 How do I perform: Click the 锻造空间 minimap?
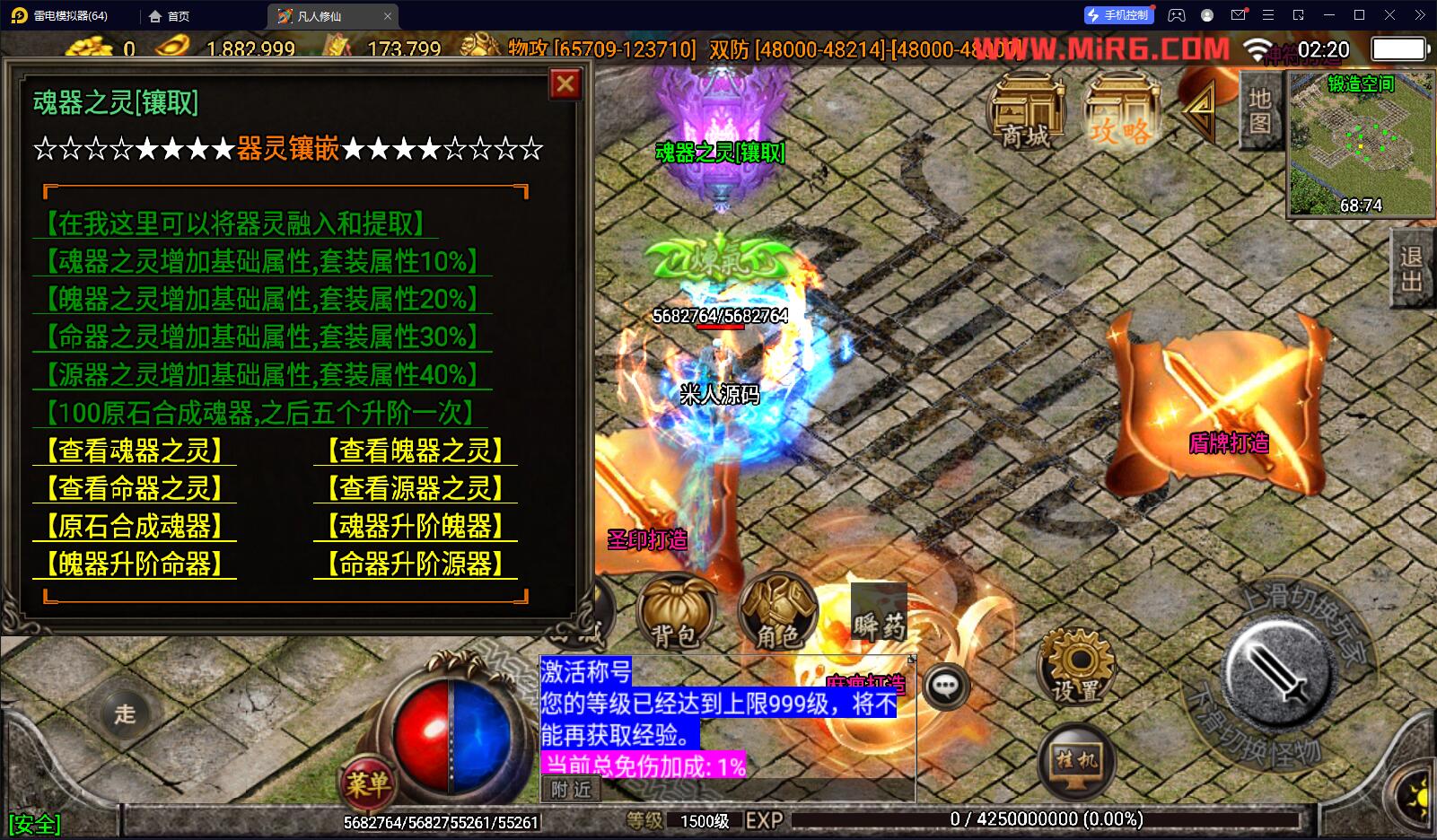(1360, 145)
